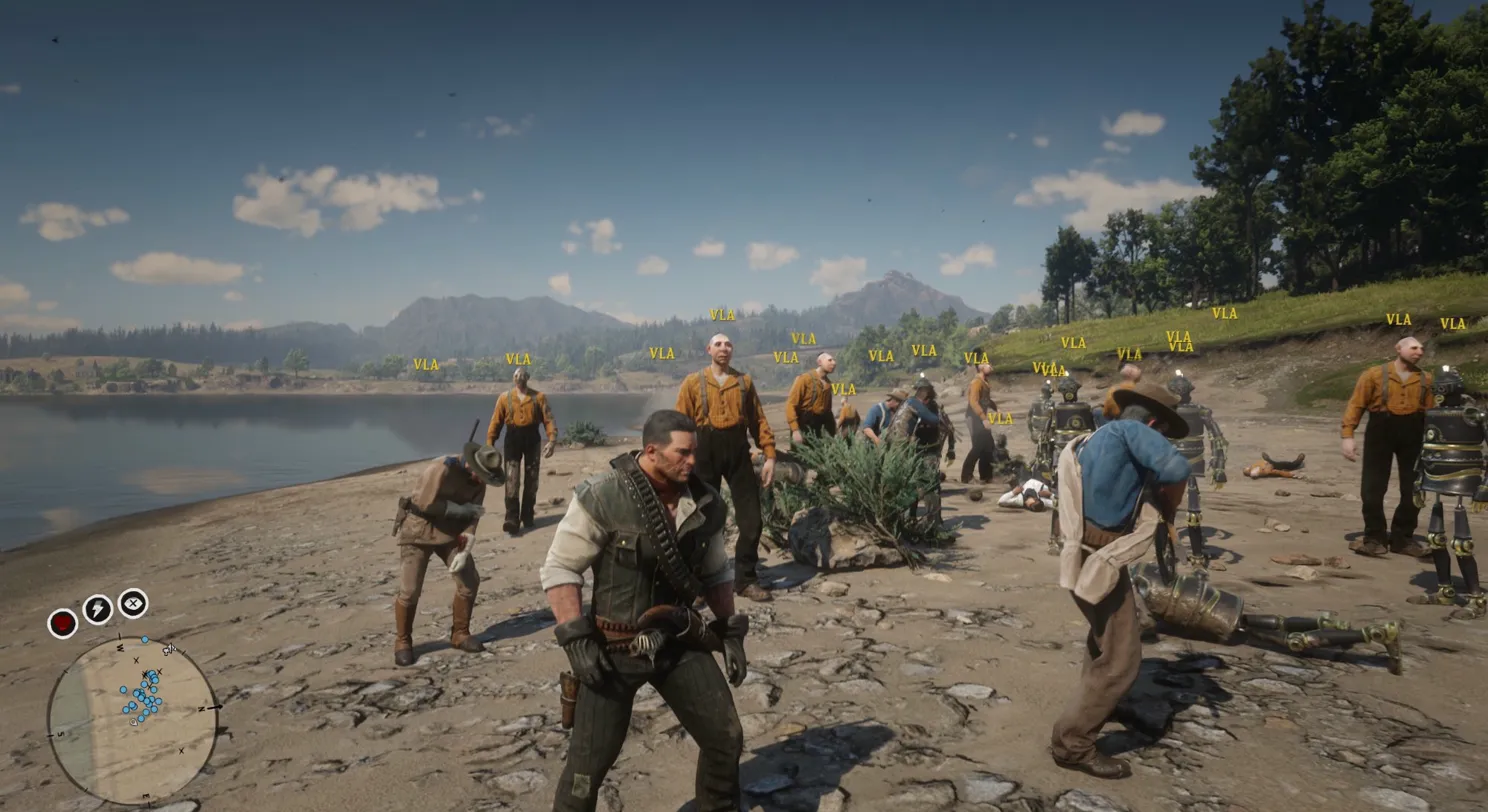Click the topmost VLA label near the treeline
The width and height of the screenshot is (1488, 812).
[1223, 313]
